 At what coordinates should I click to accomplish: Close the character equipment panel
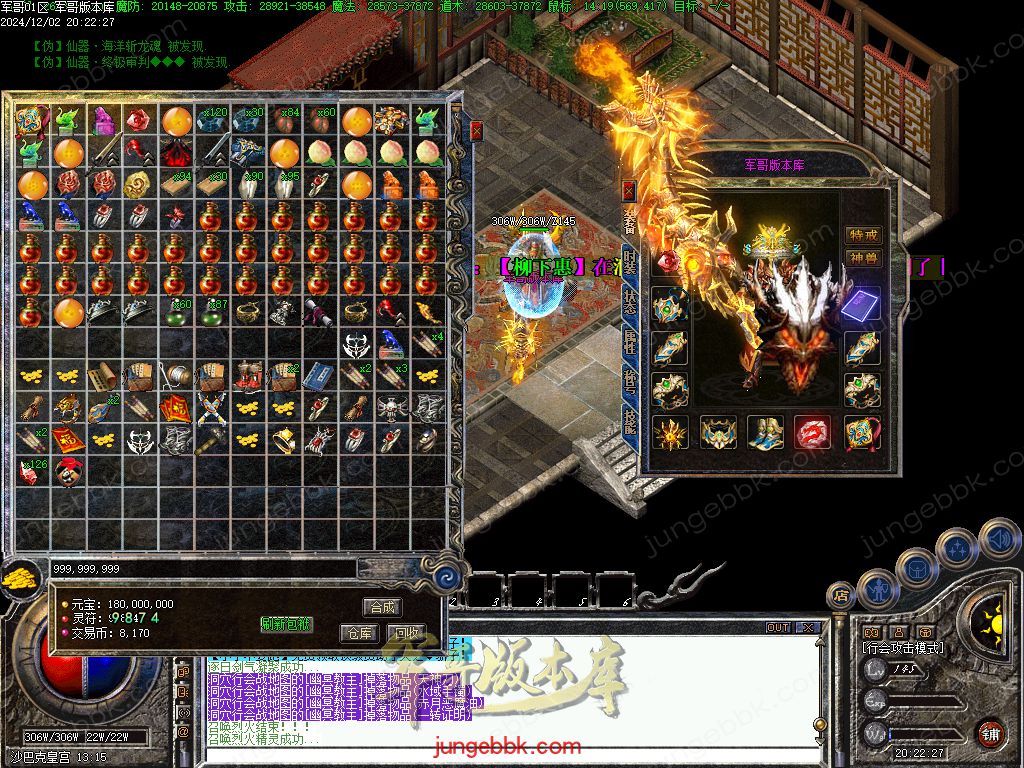(628, 188)
